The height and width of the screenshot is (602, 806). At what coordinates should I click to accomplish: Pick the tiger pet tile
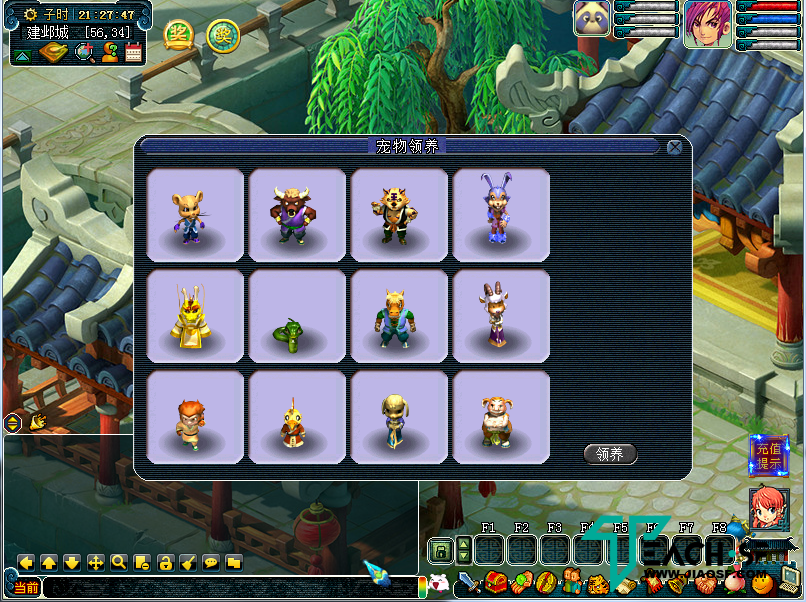tap(399, 216)
